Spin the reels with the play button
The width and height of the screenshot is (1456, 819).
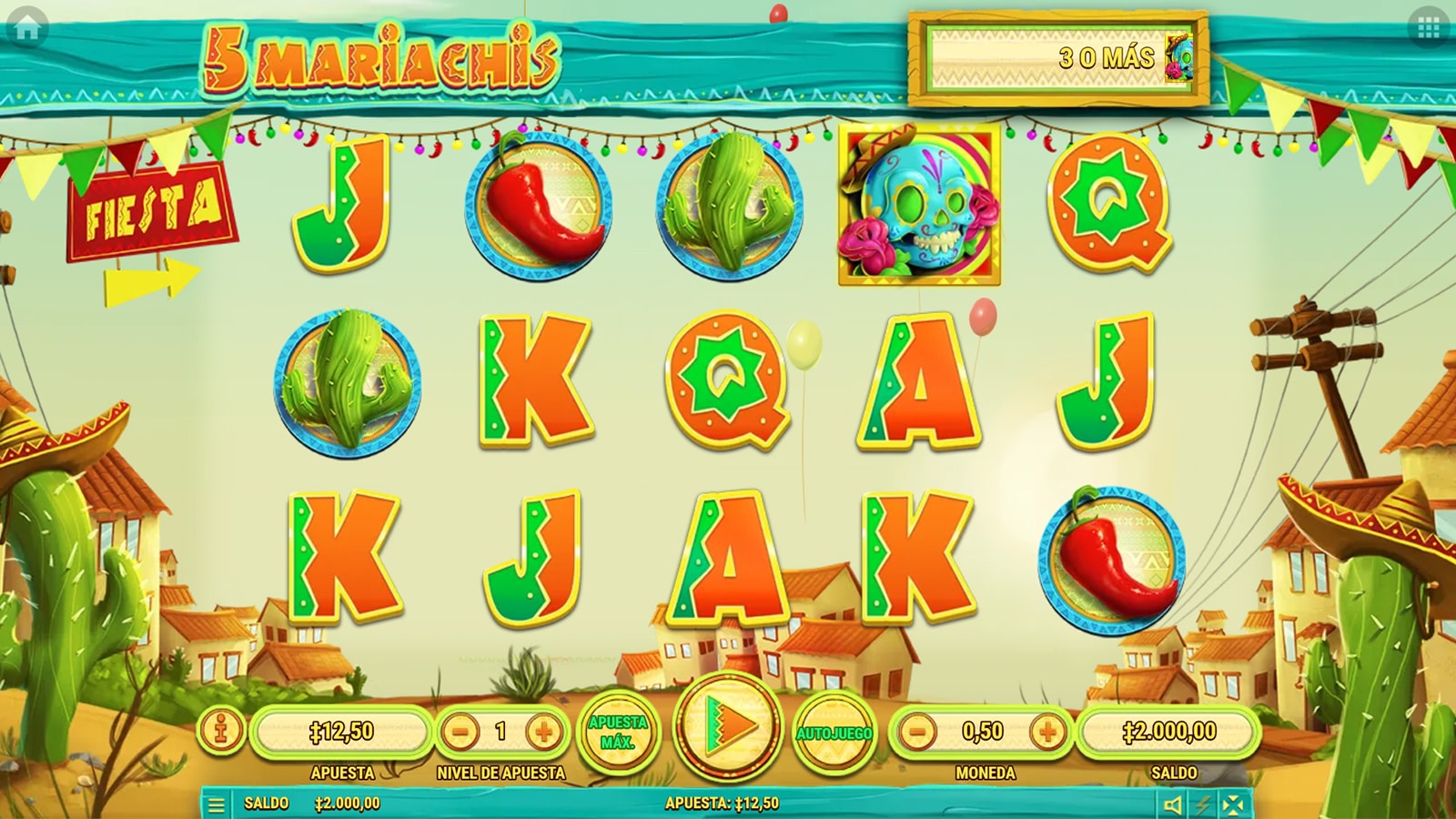coord(728,725)
